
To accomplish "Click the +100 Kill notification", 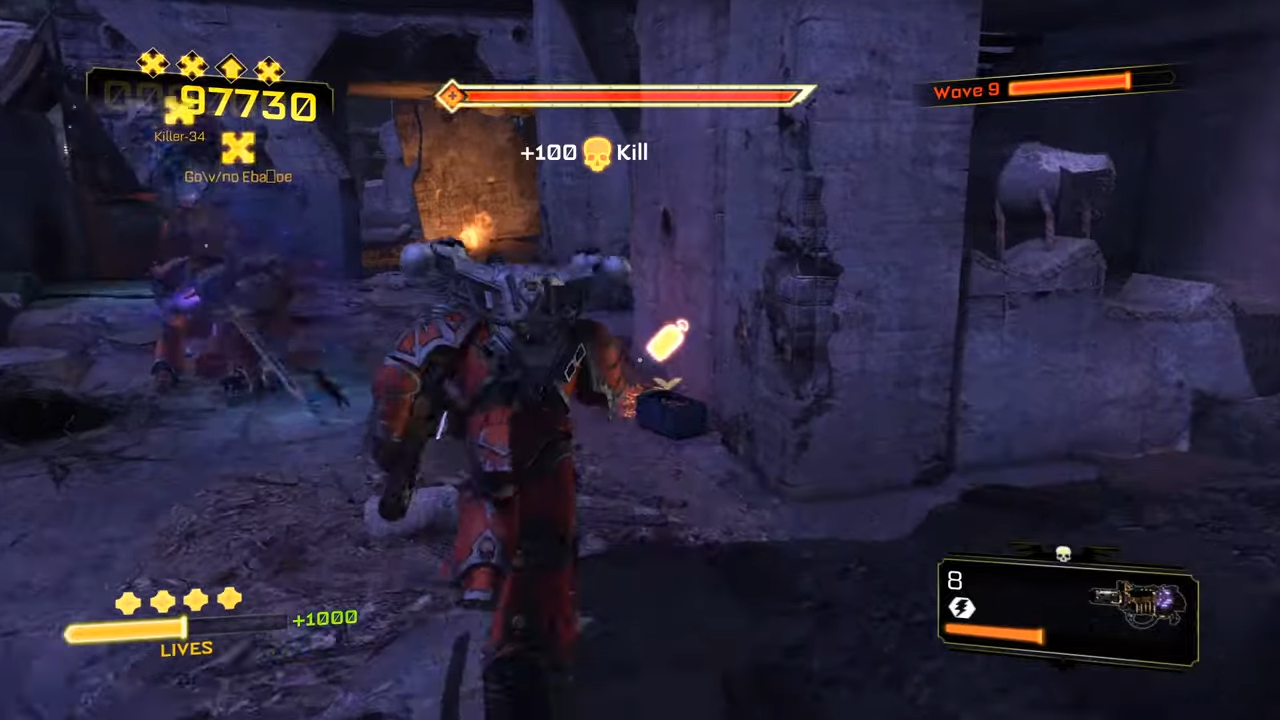I will (583, 152).
